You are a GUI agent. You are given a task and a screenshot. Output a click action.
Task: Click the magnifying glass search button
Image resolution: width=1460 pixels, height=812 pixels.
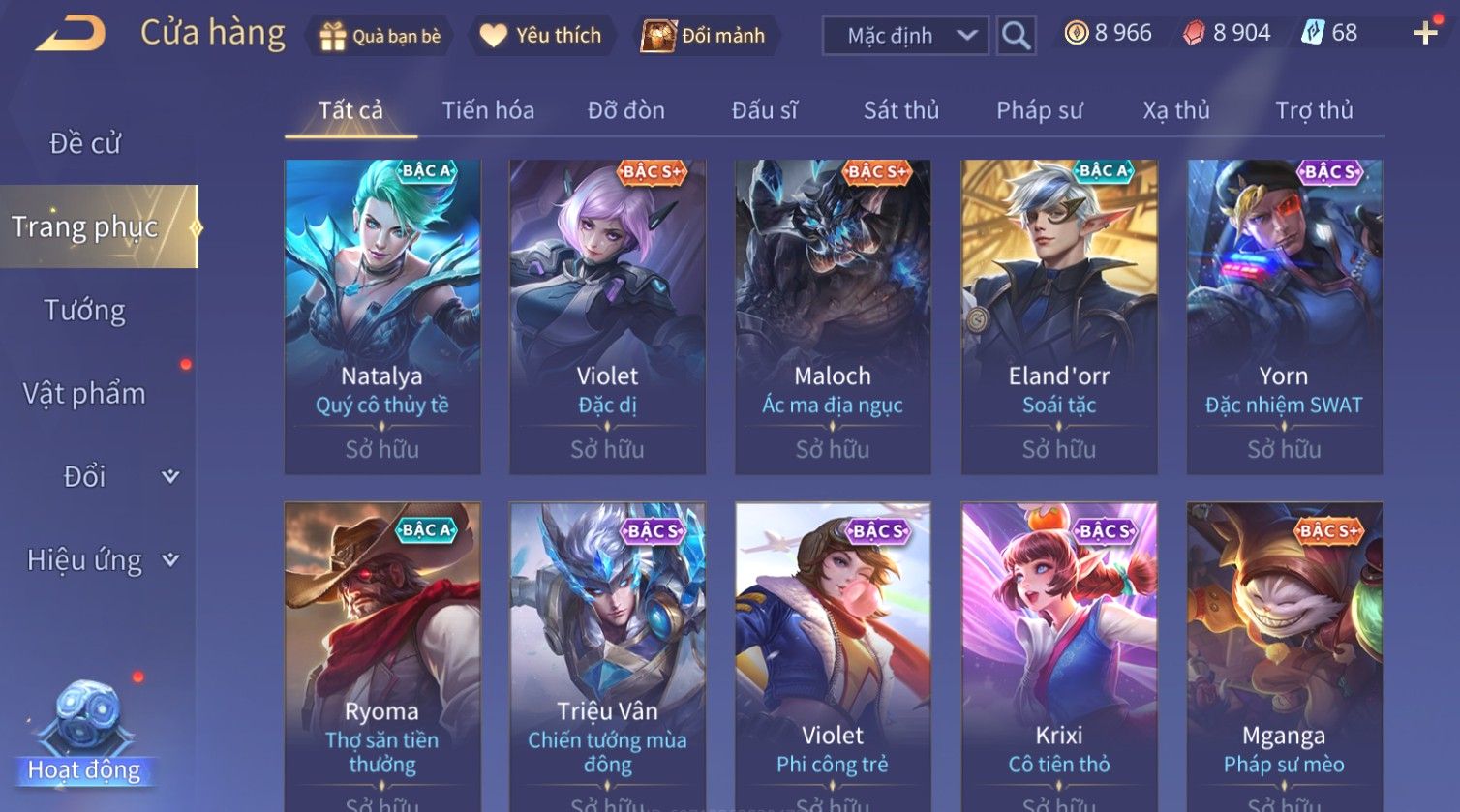pyautogui.click(x=1016, y=36)
